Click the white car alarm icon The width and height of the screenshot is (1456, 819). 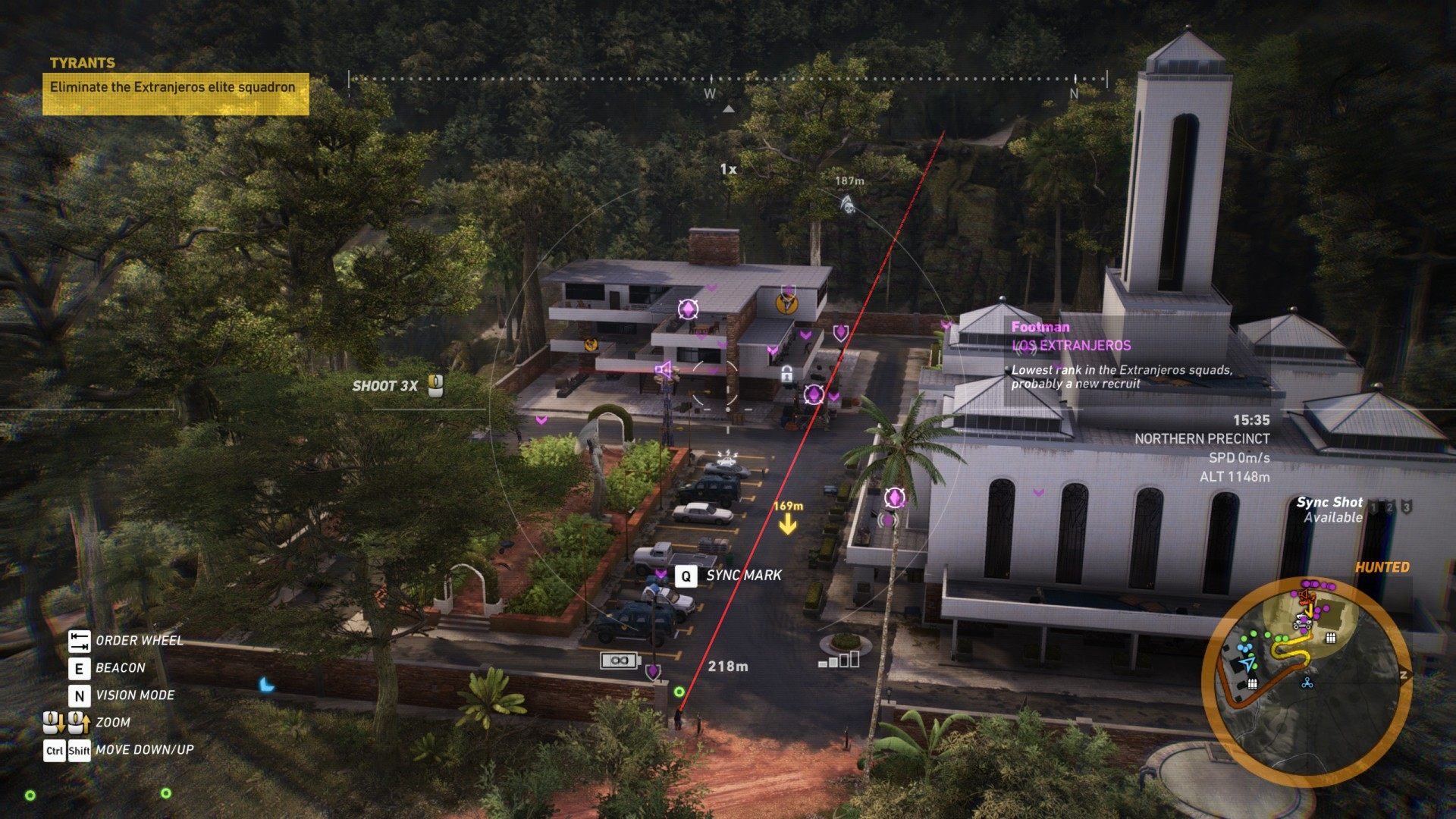[x=727, y=457]
